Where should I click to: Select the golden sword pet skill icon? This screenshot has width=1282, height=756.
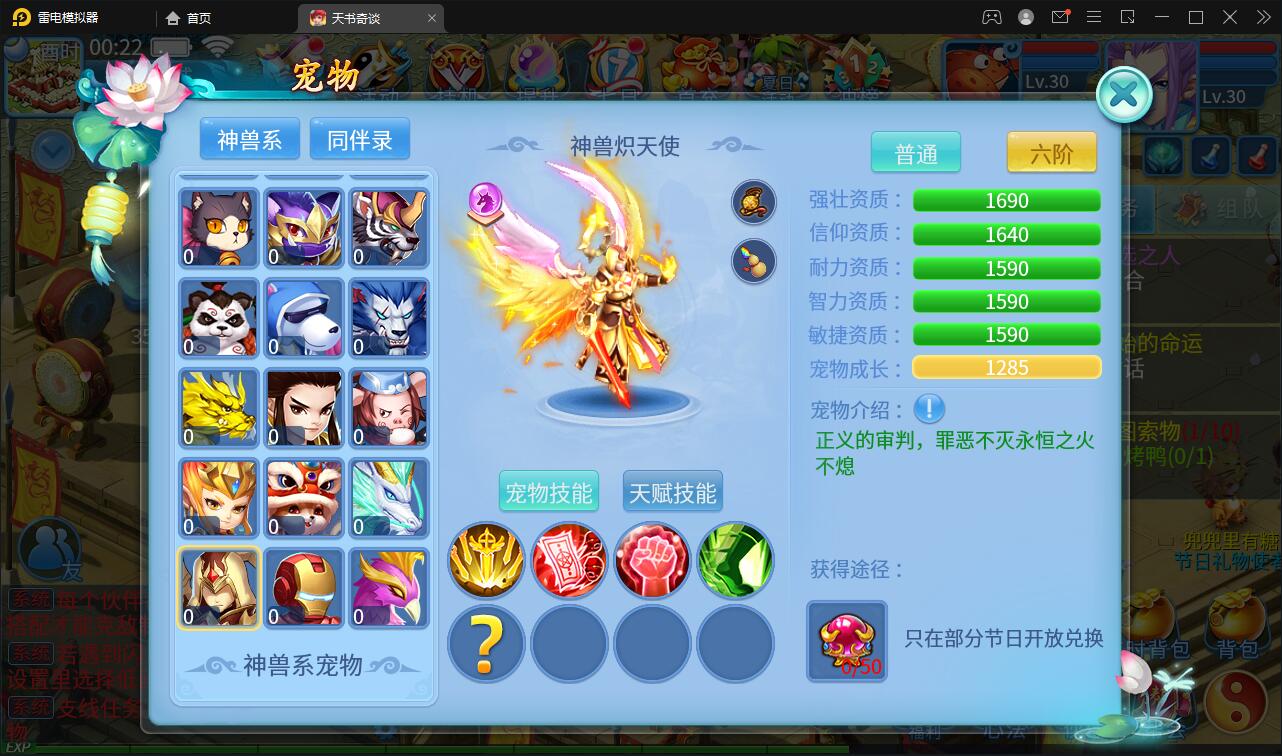point(486,560)
